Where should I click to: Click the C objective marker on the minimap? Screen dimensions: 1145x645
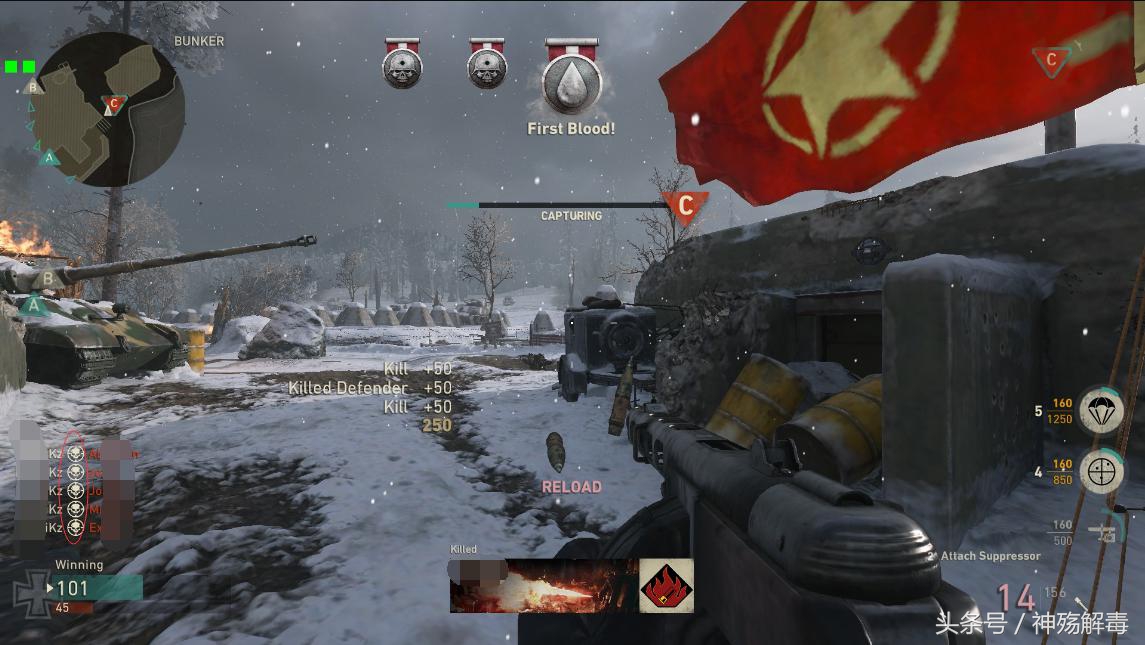click(x=114, y=103)
